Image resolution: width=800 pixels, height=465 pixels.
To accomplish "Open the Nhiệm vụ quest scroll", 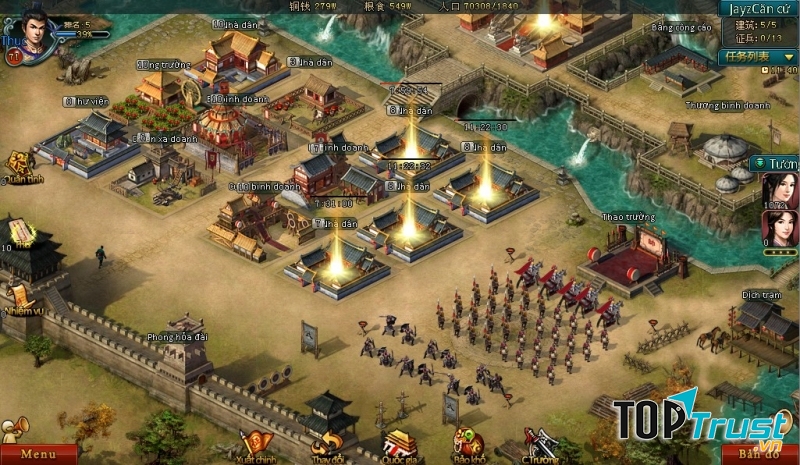I will tap(20, 296).
